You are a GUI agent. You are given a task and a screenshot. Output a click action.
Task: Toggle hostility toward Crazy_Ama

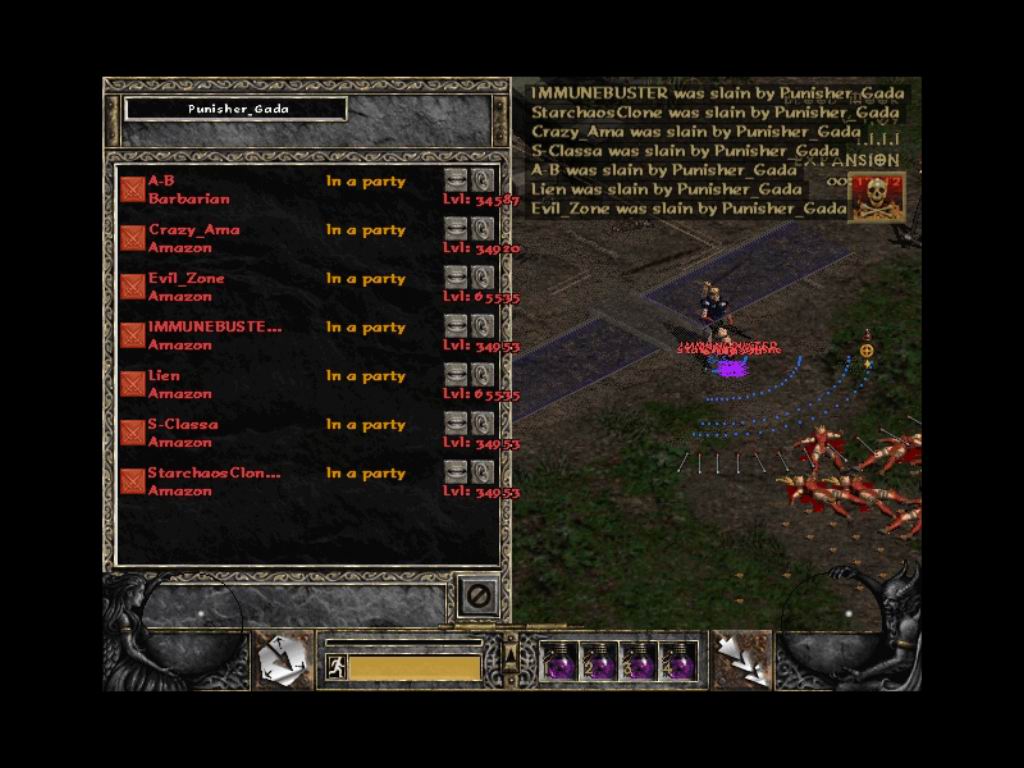[x=132, y=238]
